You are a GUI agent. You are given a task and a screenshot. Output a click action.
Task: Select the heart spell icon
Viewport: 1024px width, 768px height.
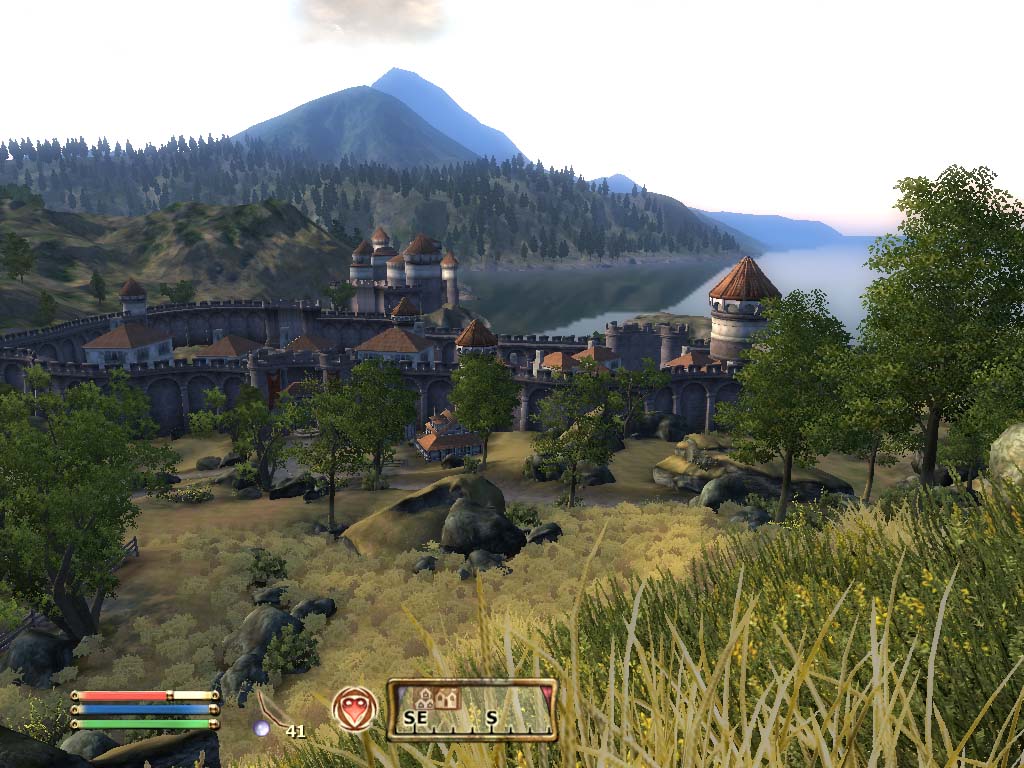point(355,708)
